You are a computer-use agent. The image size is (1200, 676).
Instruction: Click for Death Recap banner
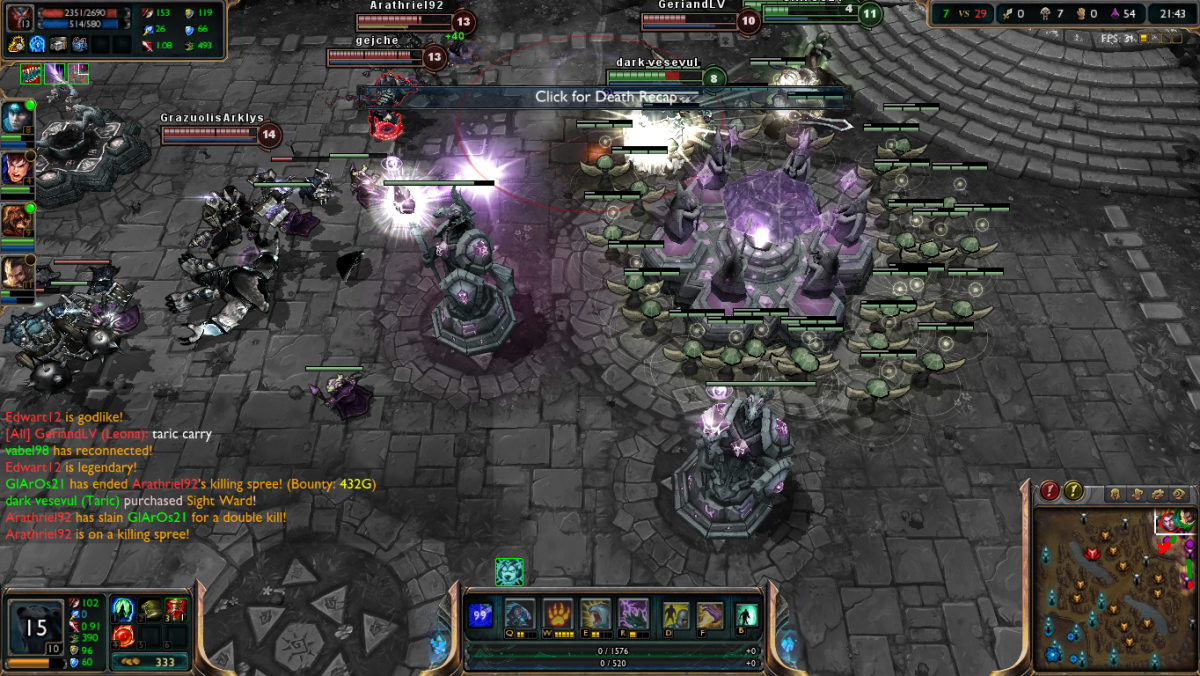click(605, 97)
